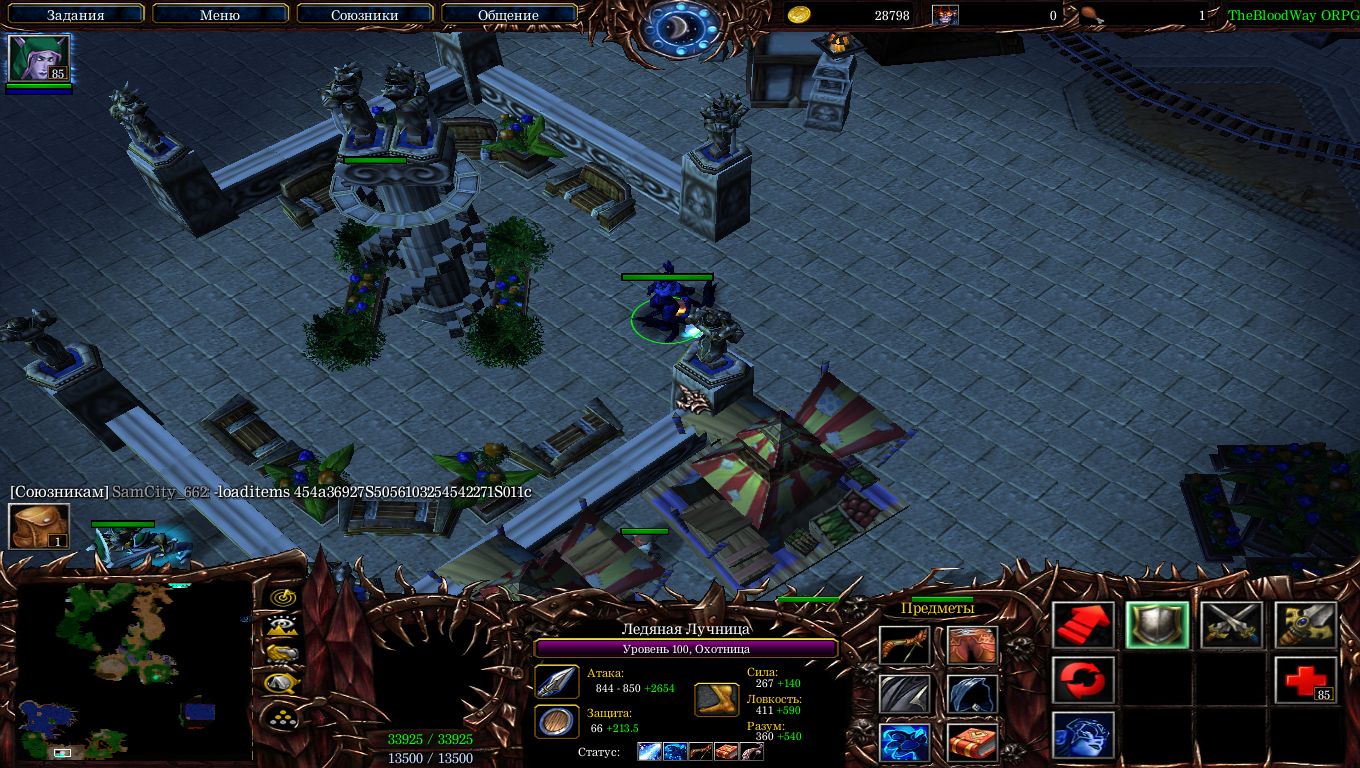1360x768 pixels.
Task: Open the Задания quests menu
Action: (x=76, y=15)
